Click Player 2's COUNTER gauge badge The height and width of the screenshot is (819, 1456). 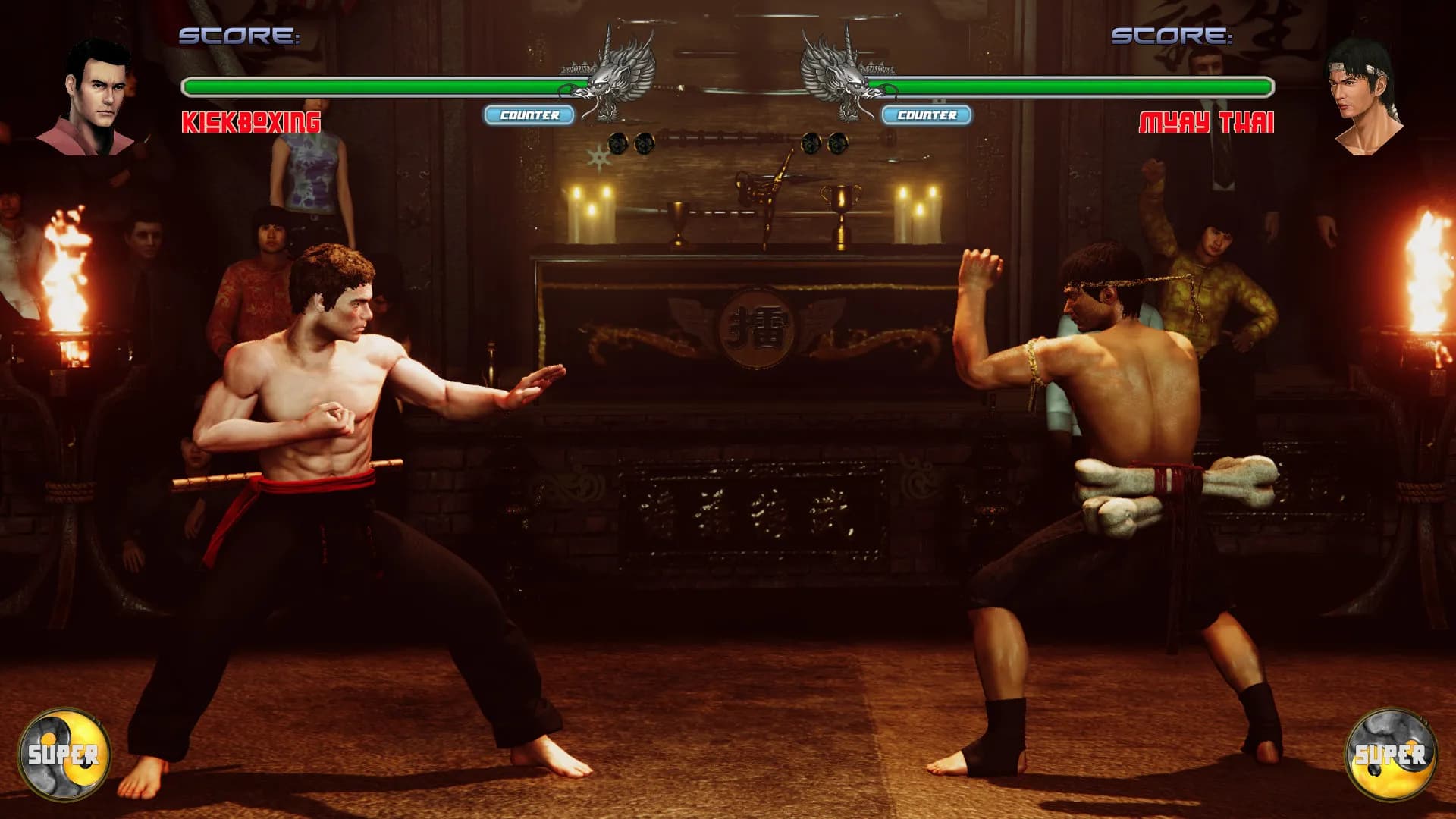(927, 116)
